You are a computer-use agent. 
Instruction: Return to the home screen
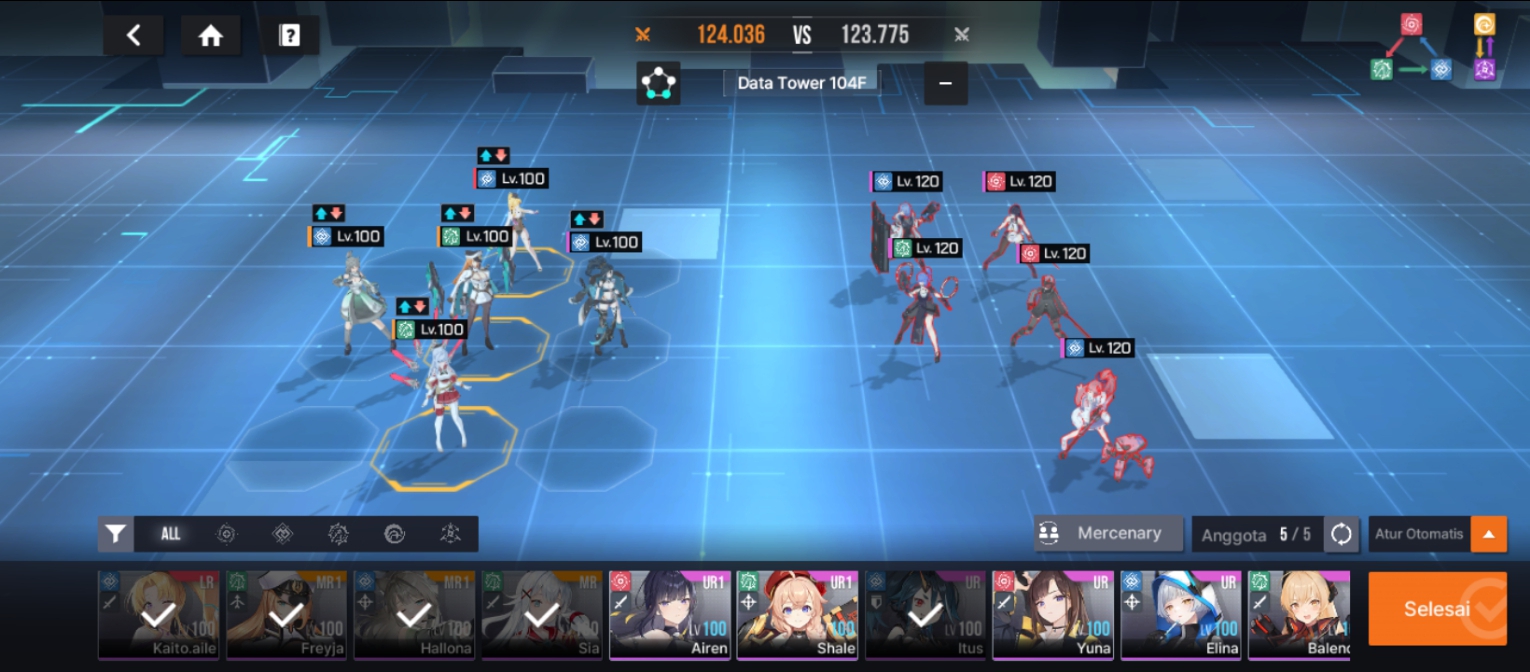tap(210, 36)
